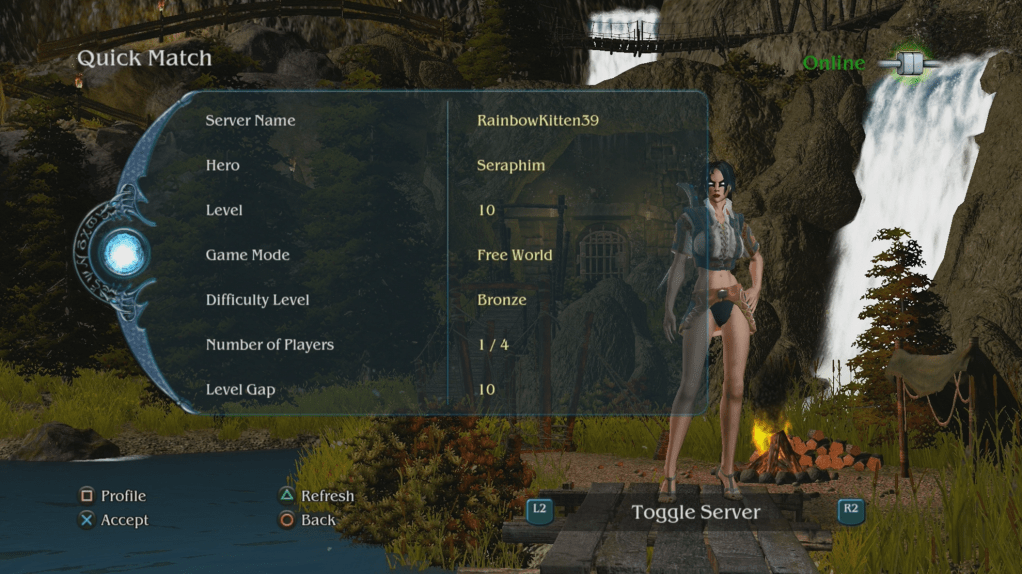Select the RainbowKitten39 server entry
The width and height of the screenshot is (1022, 574).
544,121
